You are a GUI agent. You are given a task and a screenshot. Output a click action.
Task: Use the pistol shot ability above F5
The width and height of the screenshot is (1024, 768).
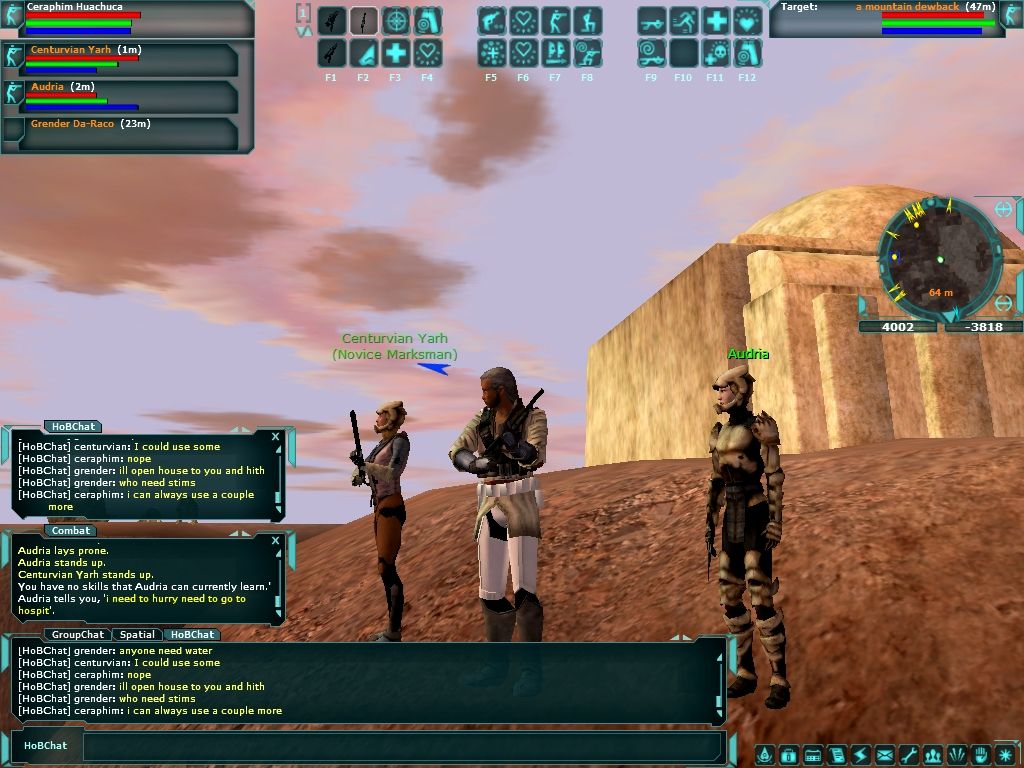tap(491, 21)
